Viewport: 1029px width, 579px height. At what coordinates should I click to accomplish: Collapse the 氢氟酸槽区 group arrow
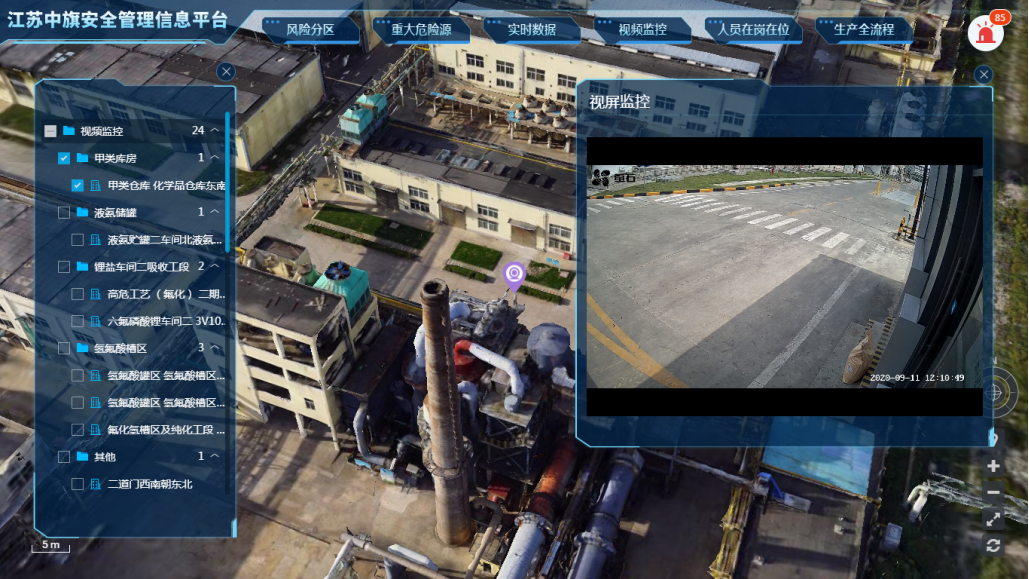[x=215, y=348]
